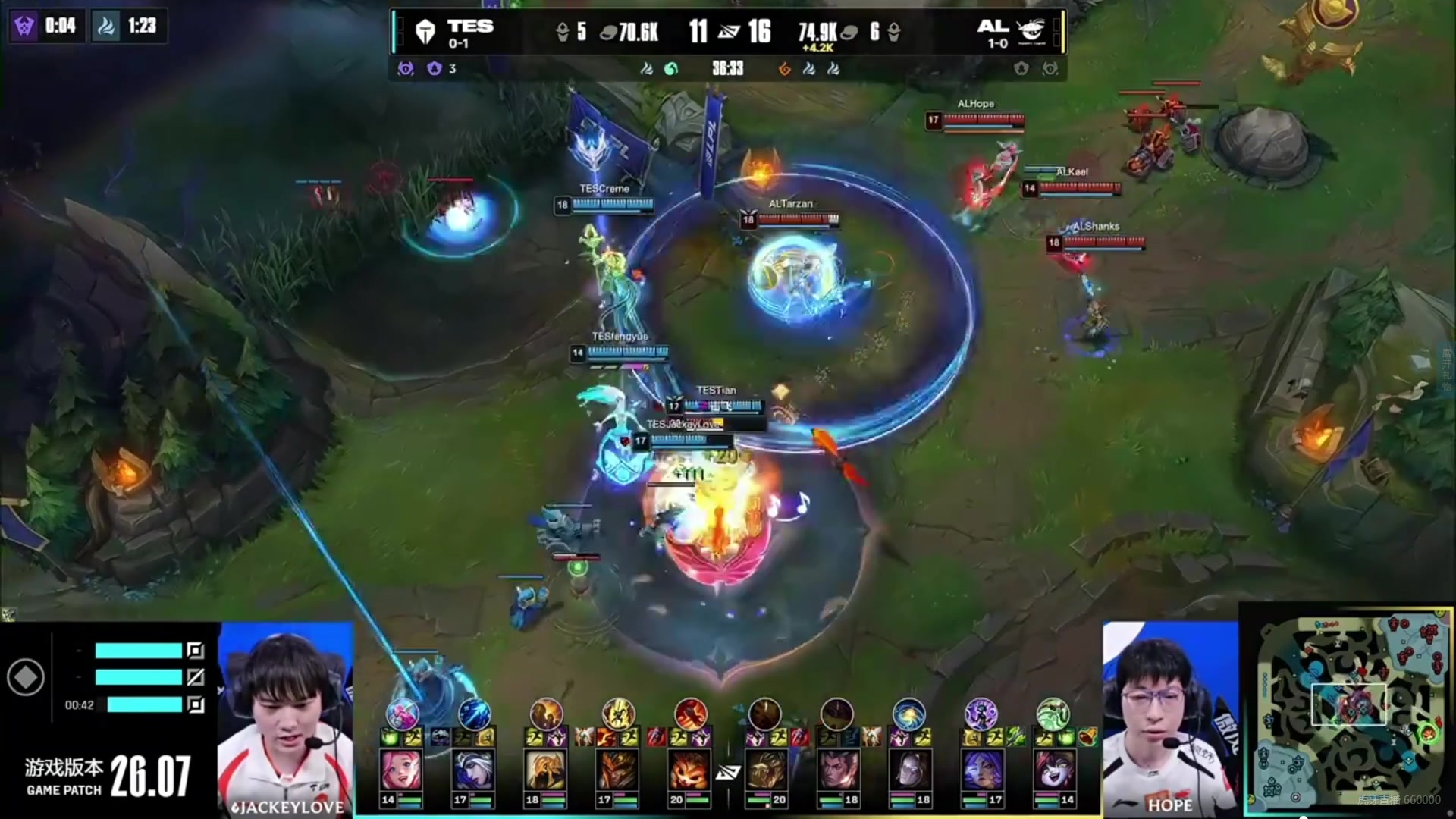The height and width of the screenshot is (819, 1456).
Task: Click Seraphine's pink ultimate ability icon
Action: pyautogui.click(x=402, y=714)
